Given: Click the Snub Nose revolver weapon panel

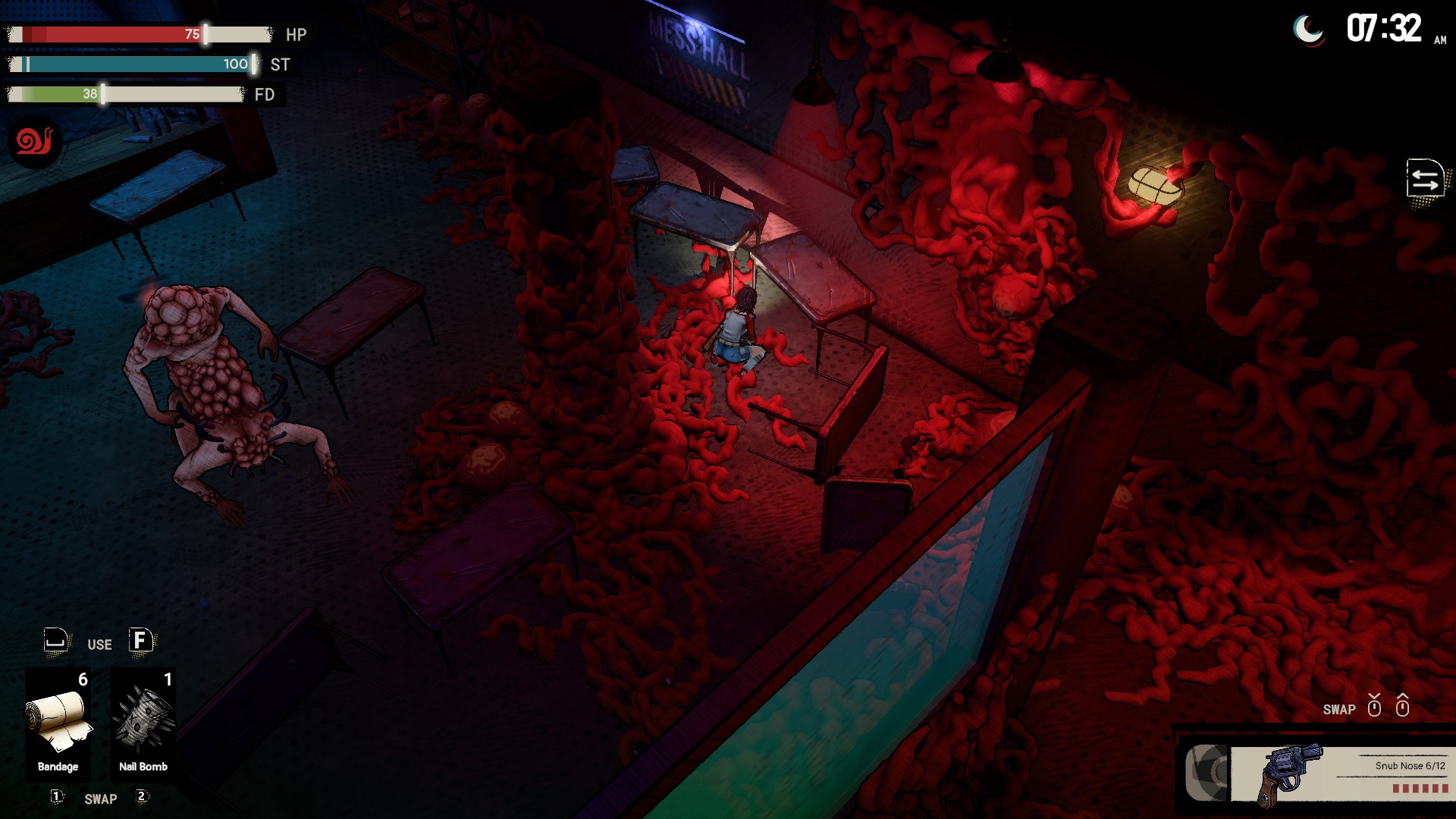Looking at the screenshot, I should click(x=1338, y=773).
